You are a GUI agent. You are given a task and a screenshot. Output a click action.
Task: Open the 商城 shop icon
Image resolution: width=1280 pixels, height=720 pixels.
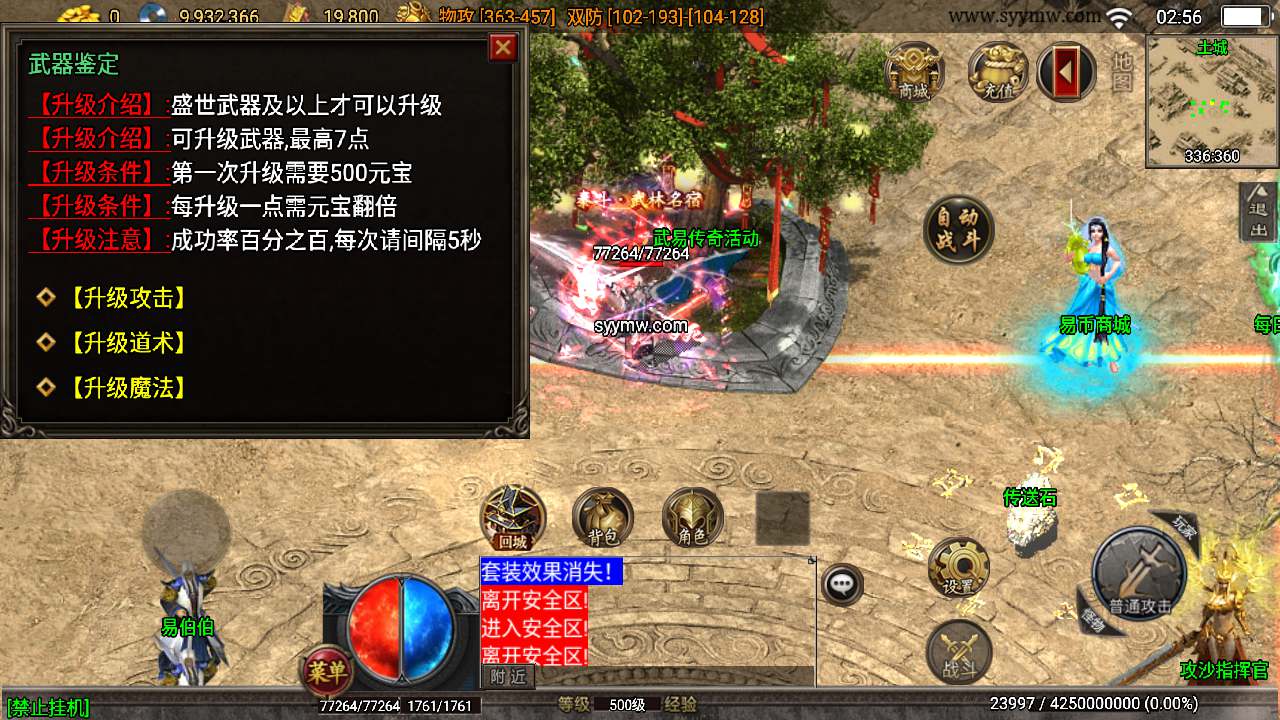pyautogui.click(x=913, y=73)
